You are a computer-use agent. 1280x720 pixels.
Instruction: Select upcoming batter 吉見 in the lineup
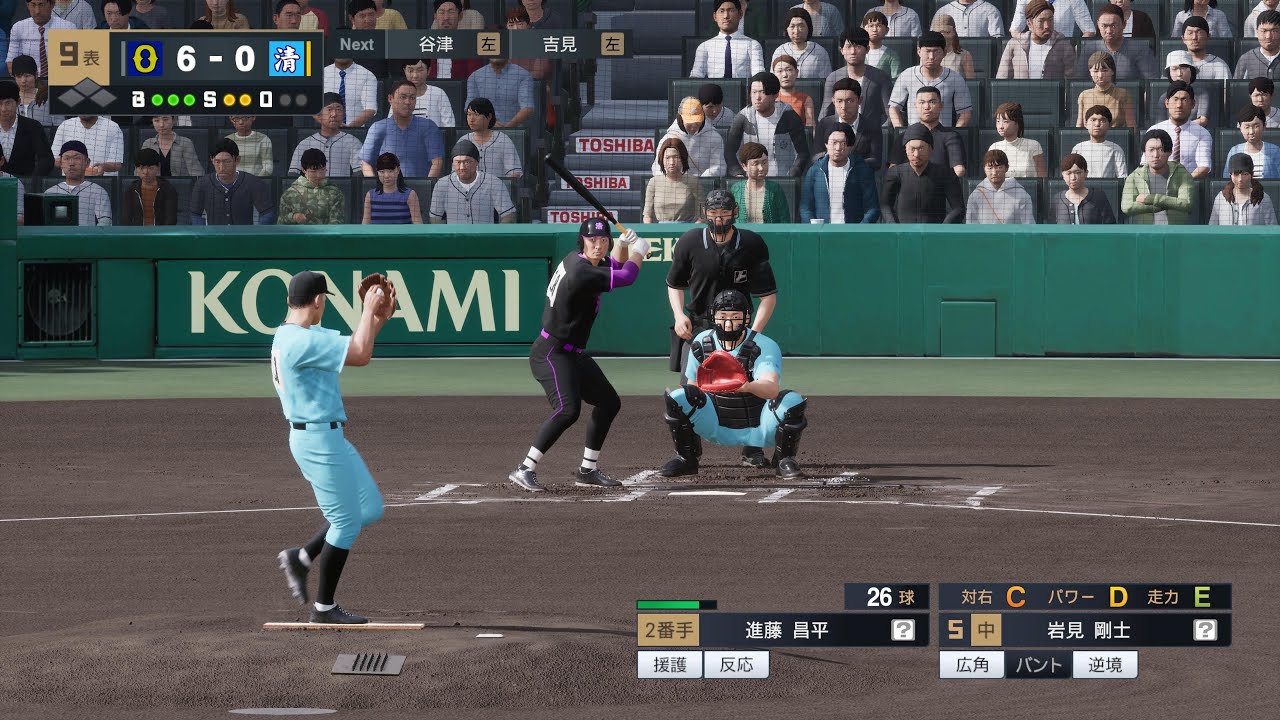click(x=571, y=44)
